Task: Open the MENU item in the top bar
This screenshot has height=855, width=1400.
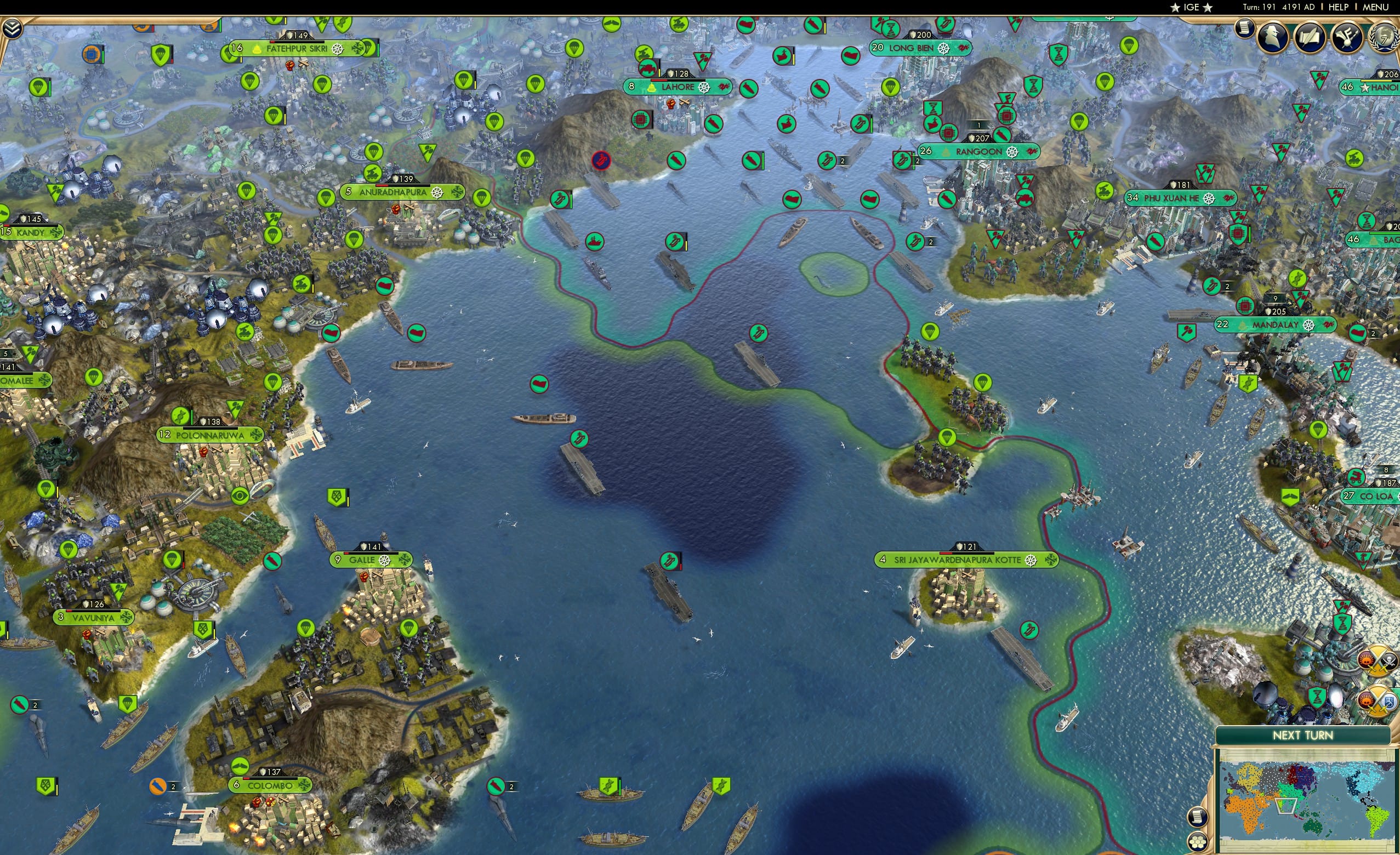Action: tap(1375, 7)
